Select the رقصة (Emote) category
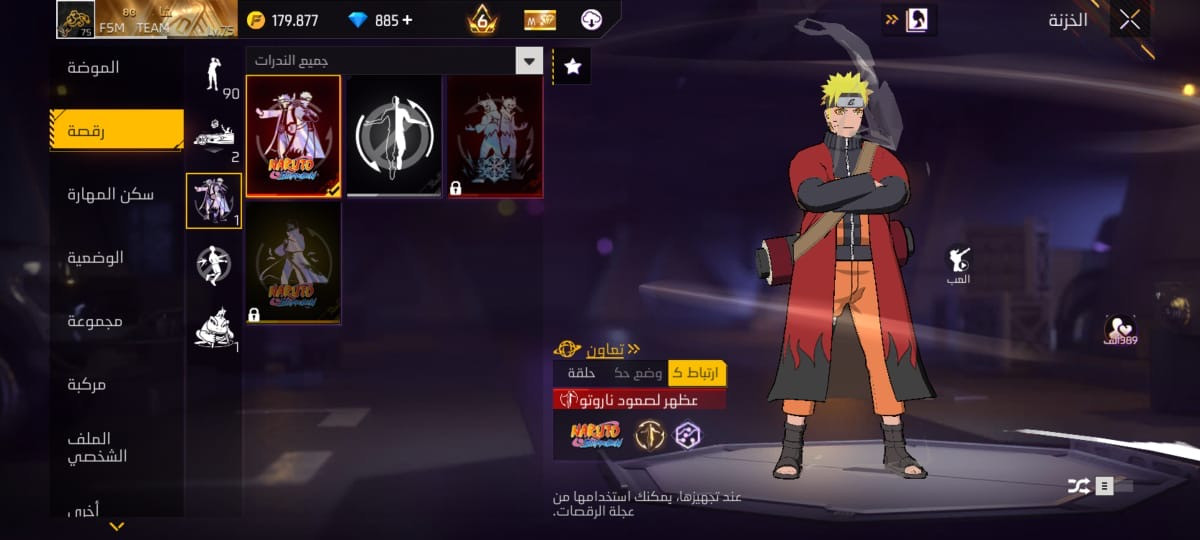This screenshot has width=1200, height=540. pyautogui.click(x=117, y=131)
